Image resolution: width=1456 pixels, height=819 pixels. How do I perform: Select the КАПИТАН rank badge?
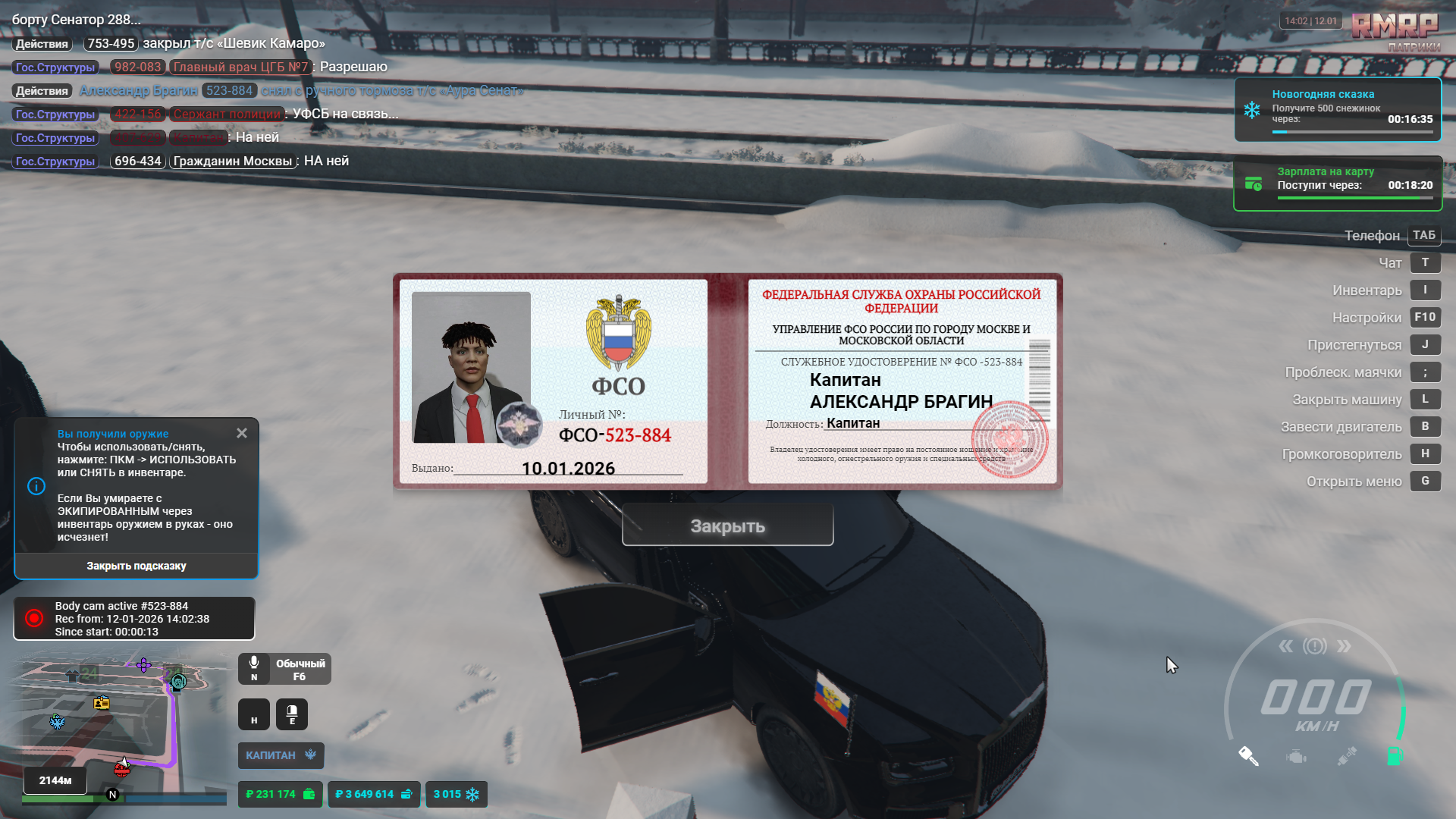(x=281, y=755)
